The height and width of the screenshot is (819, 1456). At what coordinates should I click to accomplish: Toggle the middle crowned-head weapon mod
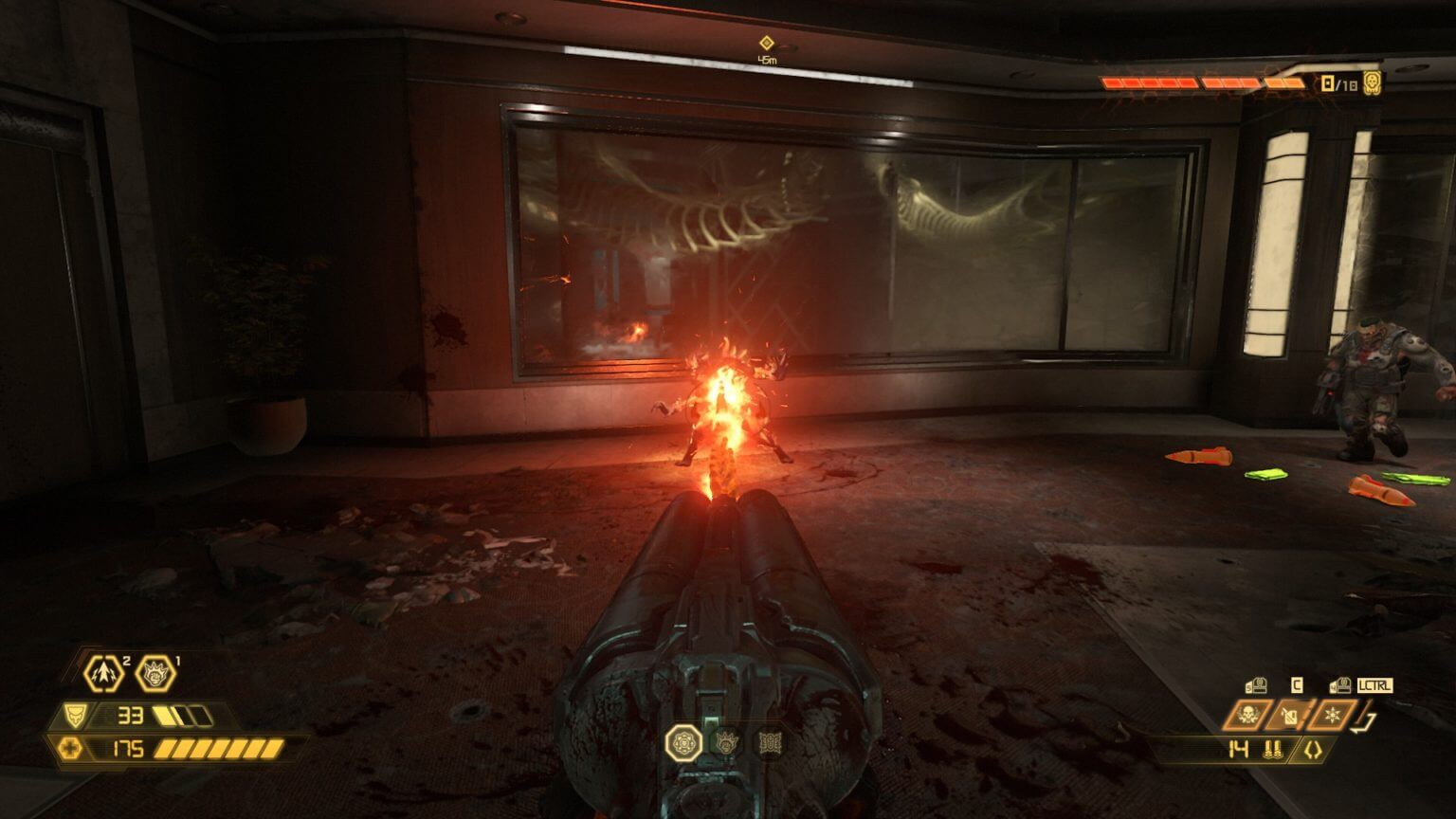pos(726,743)
